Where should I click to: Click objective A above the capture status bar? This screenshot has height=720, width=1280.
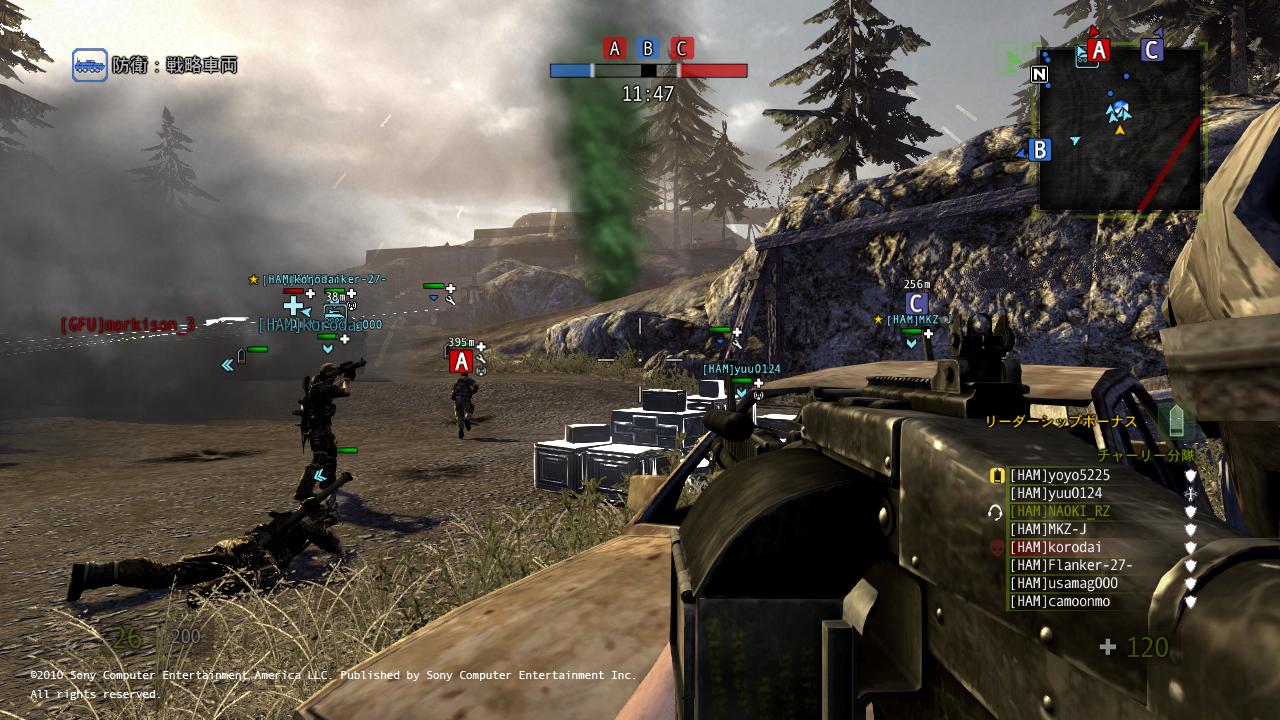tap(614, 48)
